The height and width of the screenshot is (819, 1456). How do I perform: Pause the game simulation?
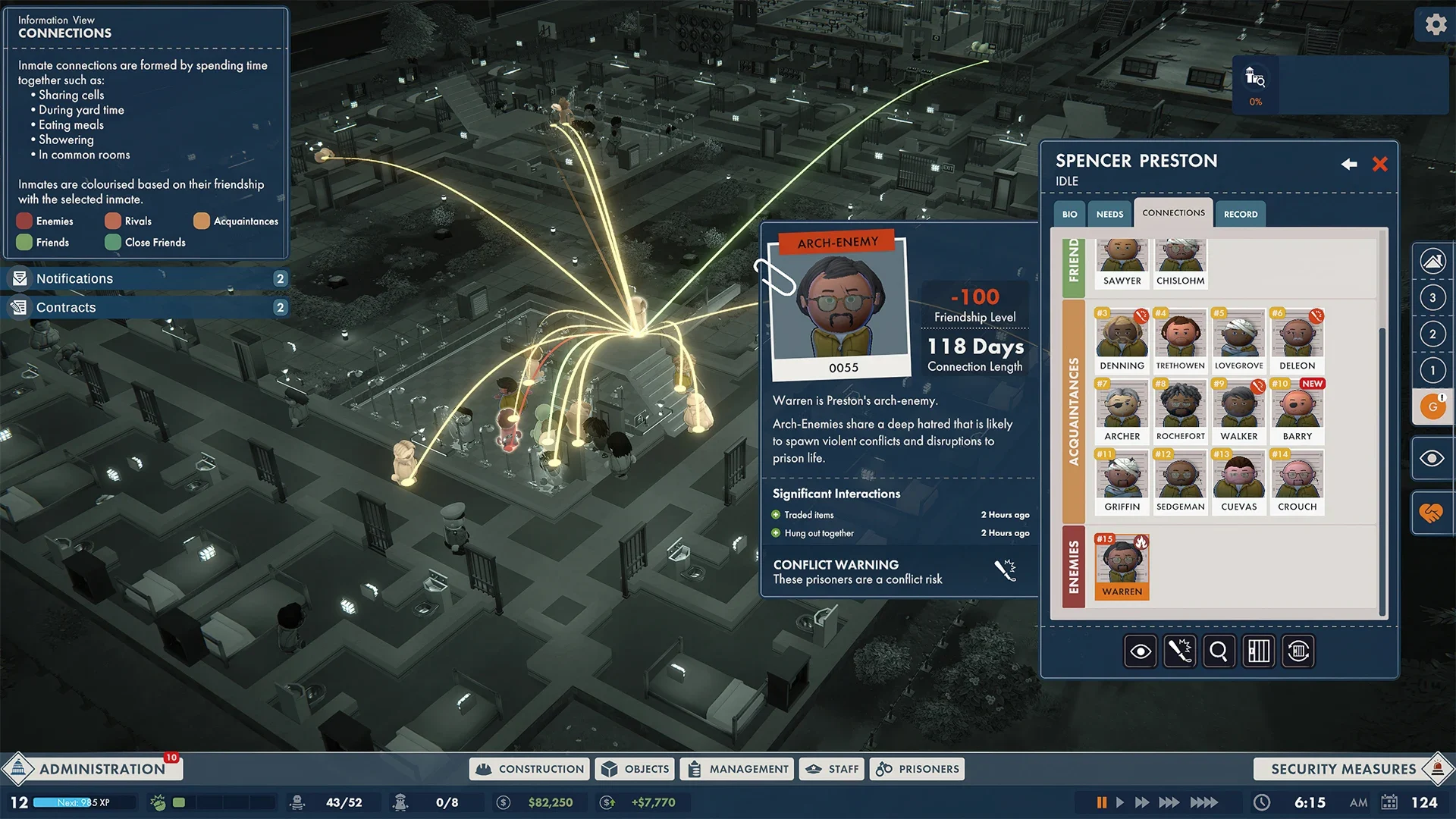[1102, 802]
